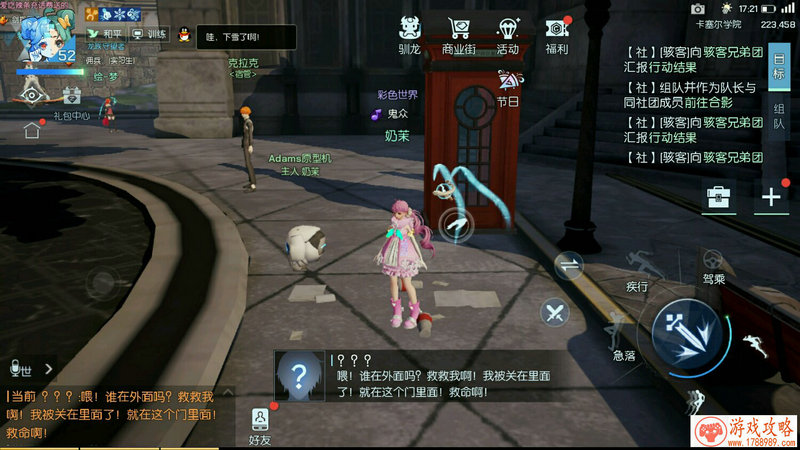Take a screenshot with the camera icon
The image size is (800, 450).
point(33,94)
